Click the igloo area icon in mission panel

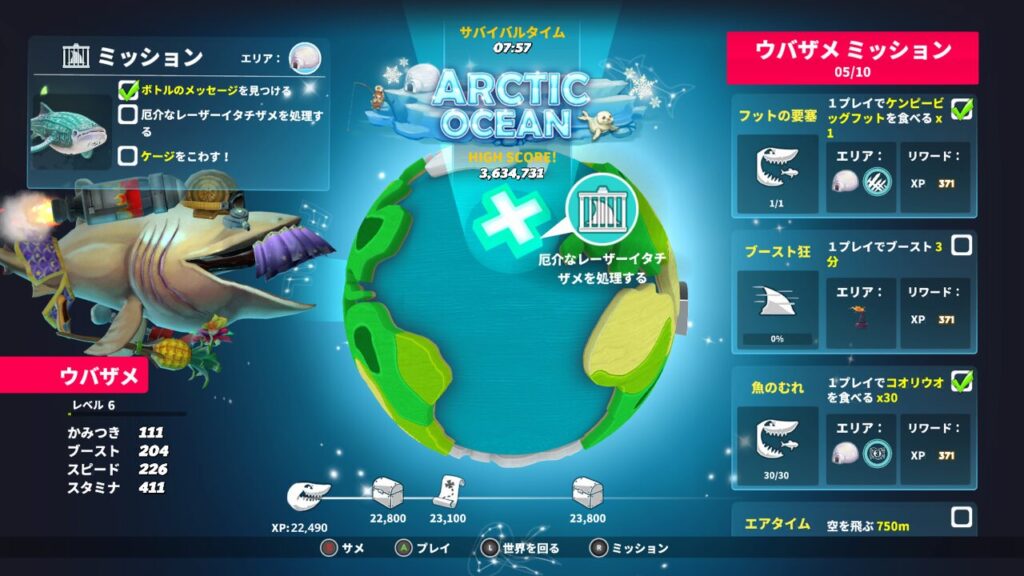[x=304, y=58]
